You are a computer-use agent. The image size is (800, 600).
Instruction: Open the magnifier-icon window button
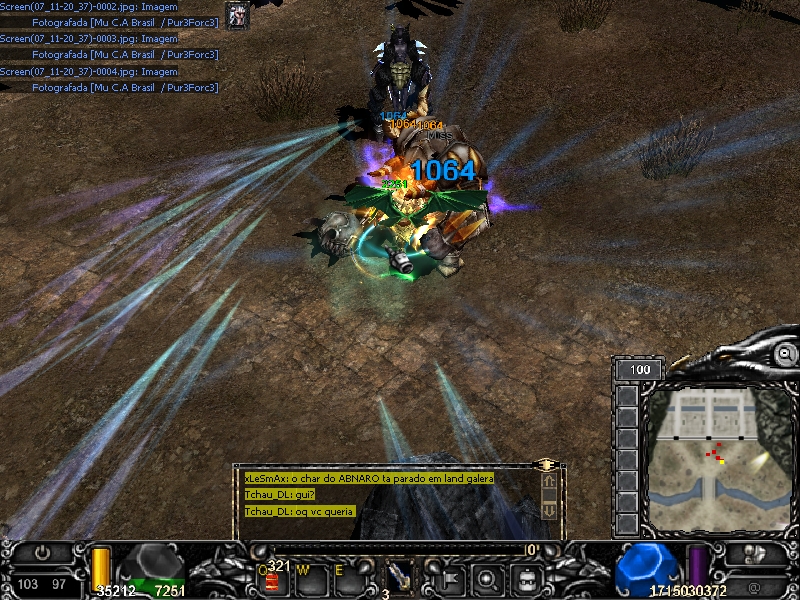click(x=487, y=577)
